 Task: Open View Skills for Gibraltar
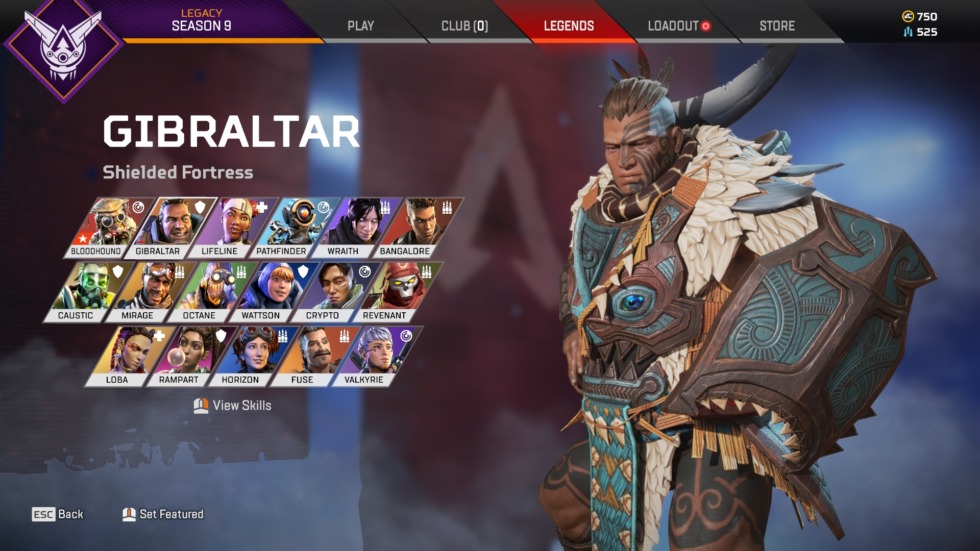pyautogui.click(x=232, y=406)
